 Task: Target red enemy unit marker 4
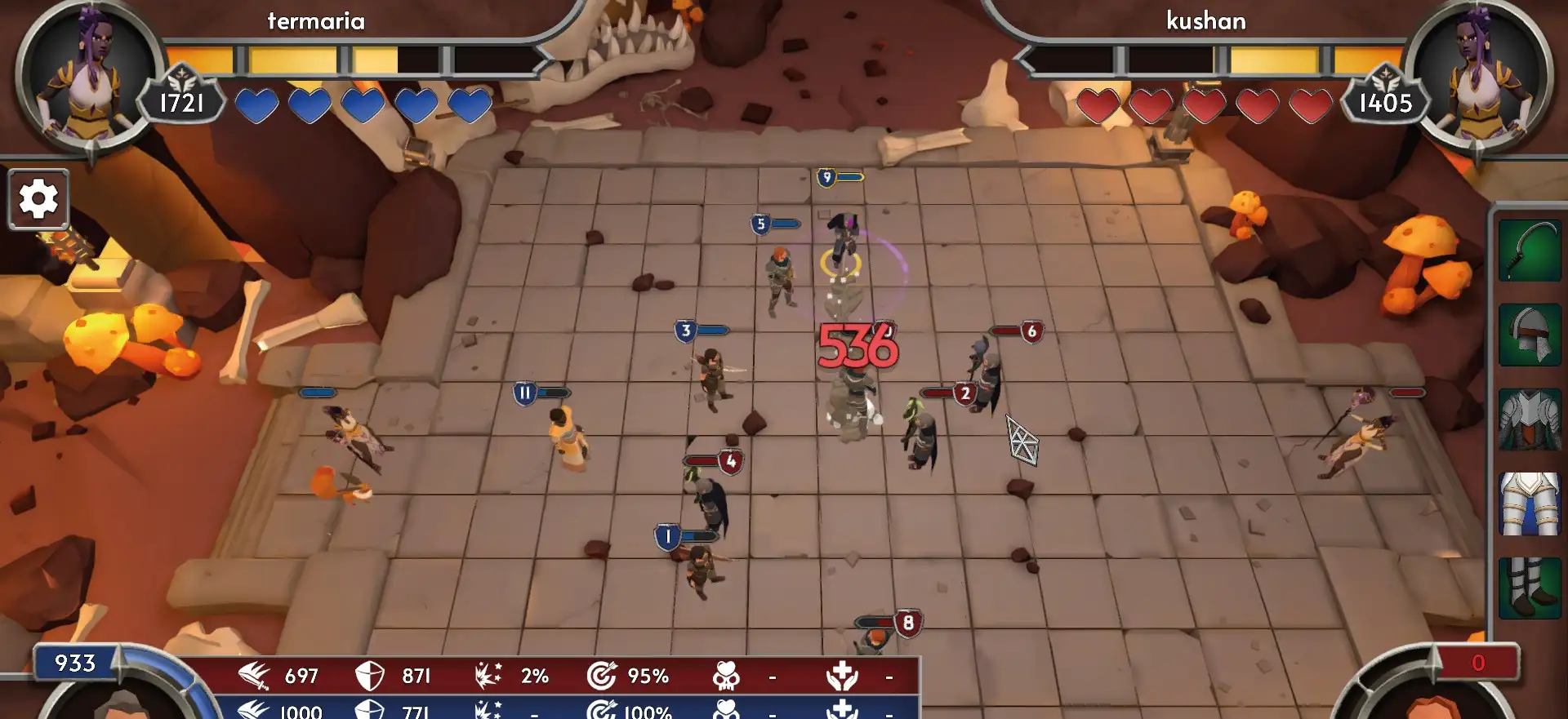731,462
